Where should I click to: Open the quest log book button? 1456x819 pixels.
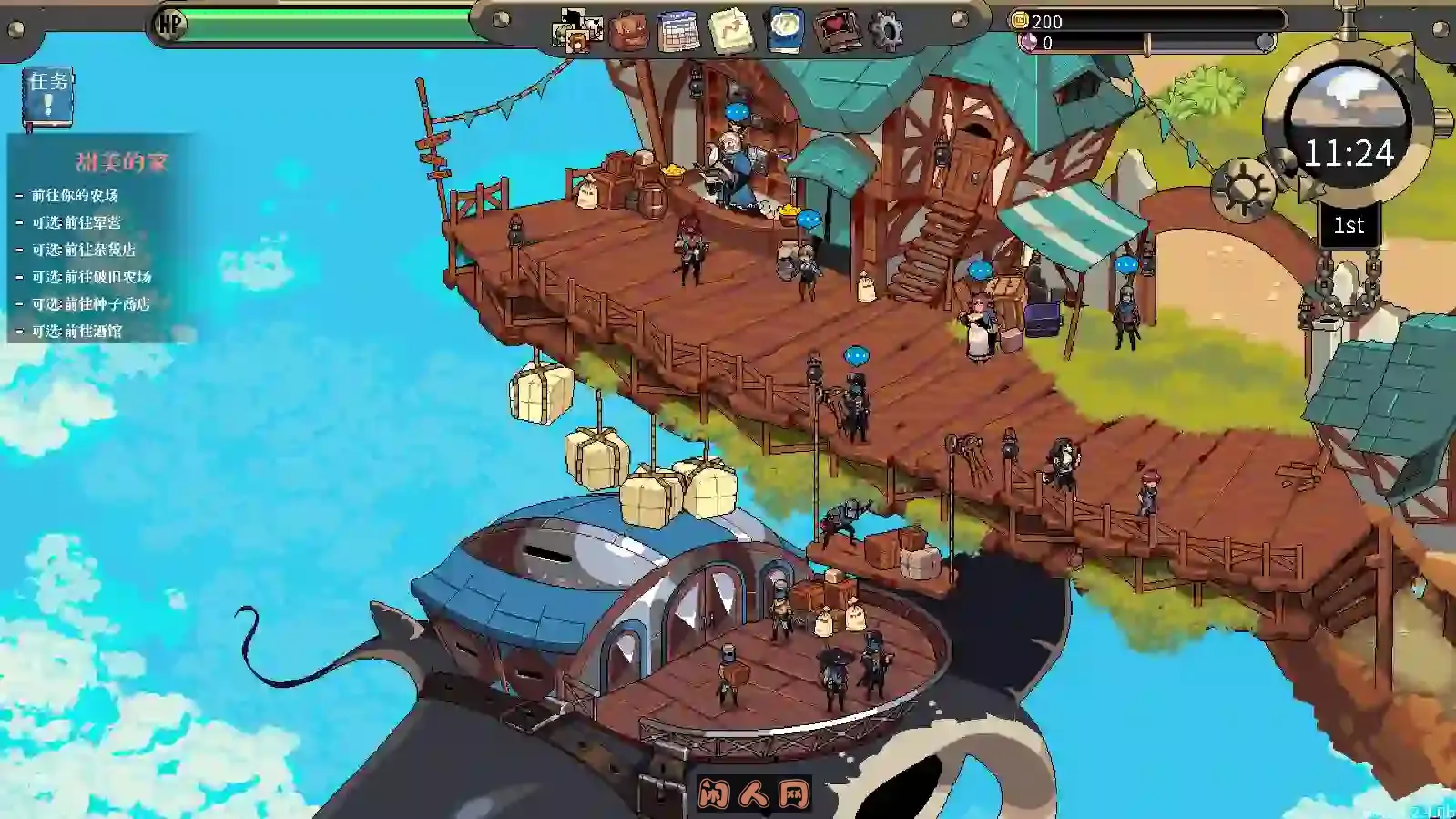[x=47, y=97]
